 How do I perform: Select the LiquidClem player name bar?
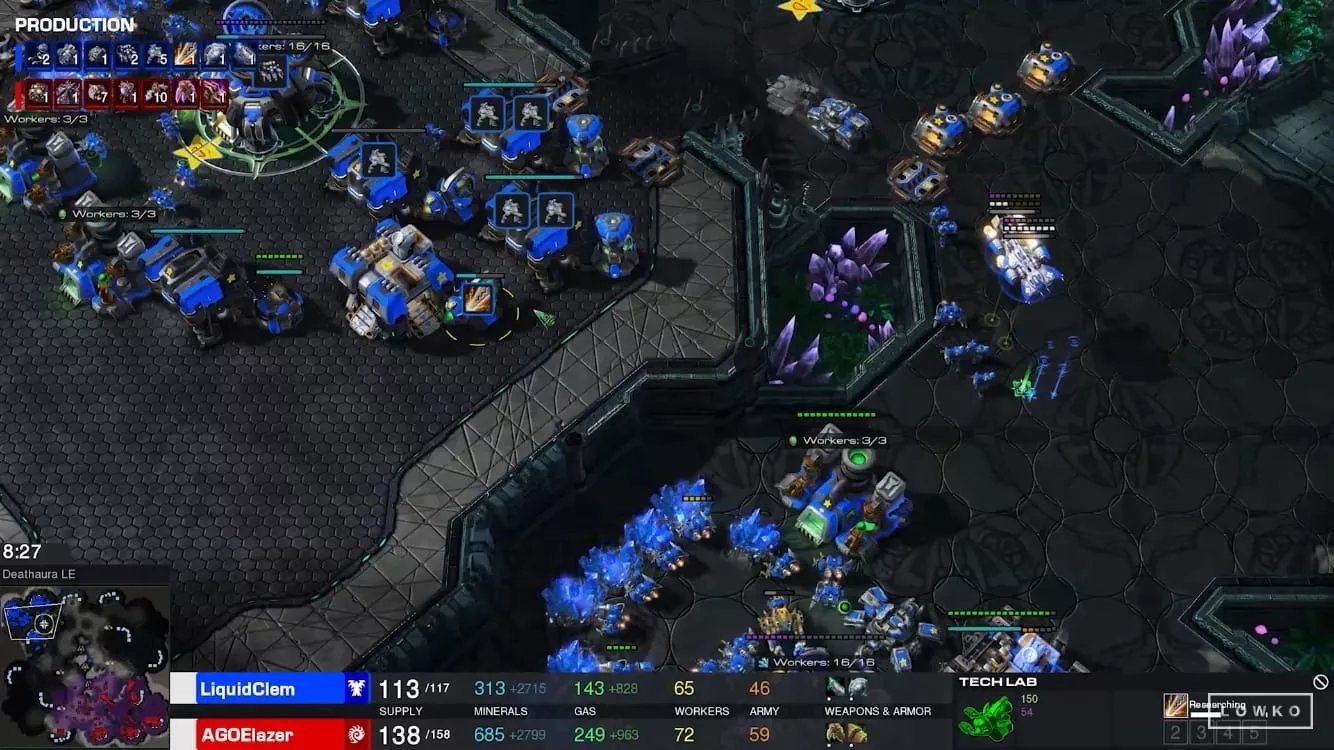click(x=258, y=688)
